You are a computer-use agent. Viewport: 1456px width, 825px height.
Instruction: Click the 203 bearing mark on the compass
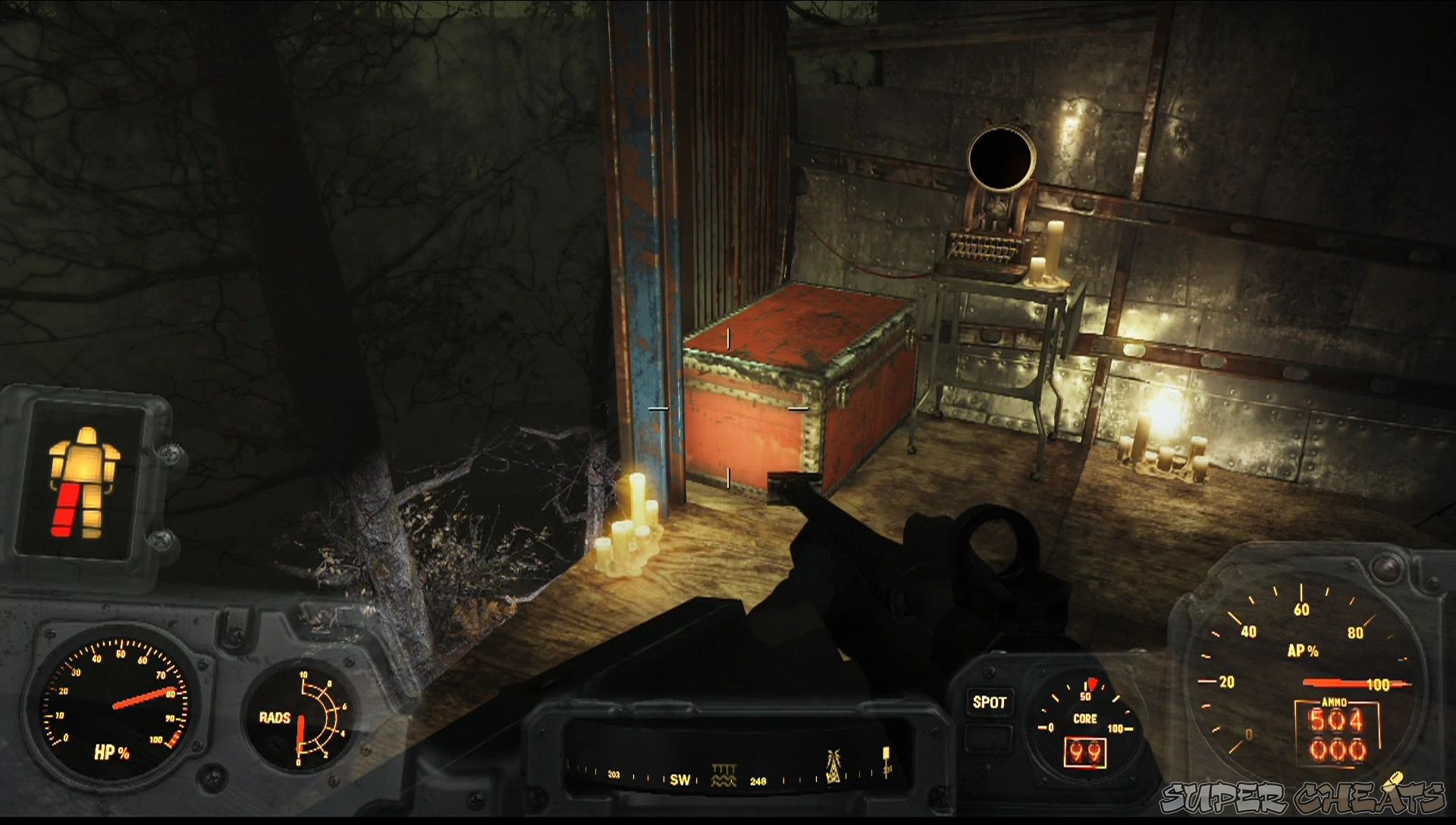coord(613,776)
